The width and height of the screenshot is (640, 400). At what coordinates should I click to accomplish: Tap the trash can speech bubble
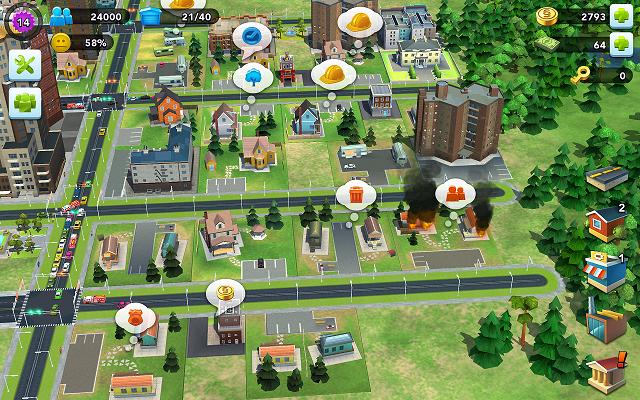point(355,193)
